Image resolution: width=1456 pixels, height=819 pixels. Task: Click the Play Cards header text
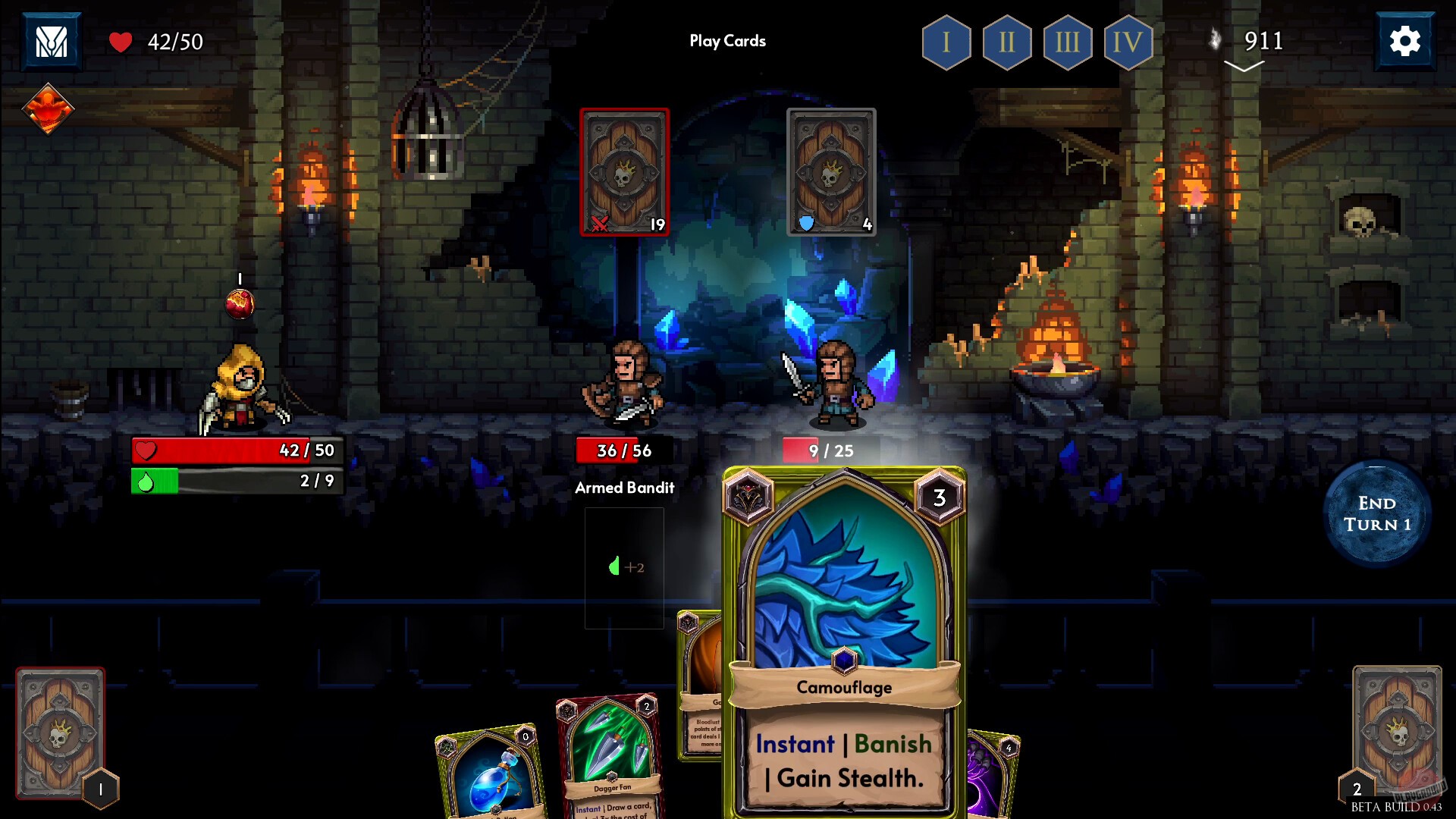click(x=727, y=41)
